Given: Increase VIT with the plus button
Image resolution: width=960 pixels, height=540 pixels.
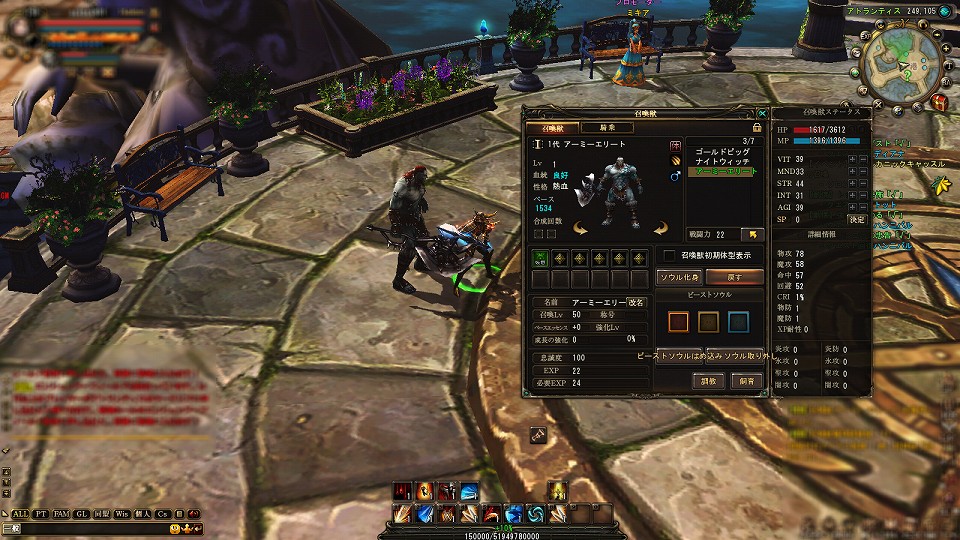Looking at the screenshot, I should point(851,159).
